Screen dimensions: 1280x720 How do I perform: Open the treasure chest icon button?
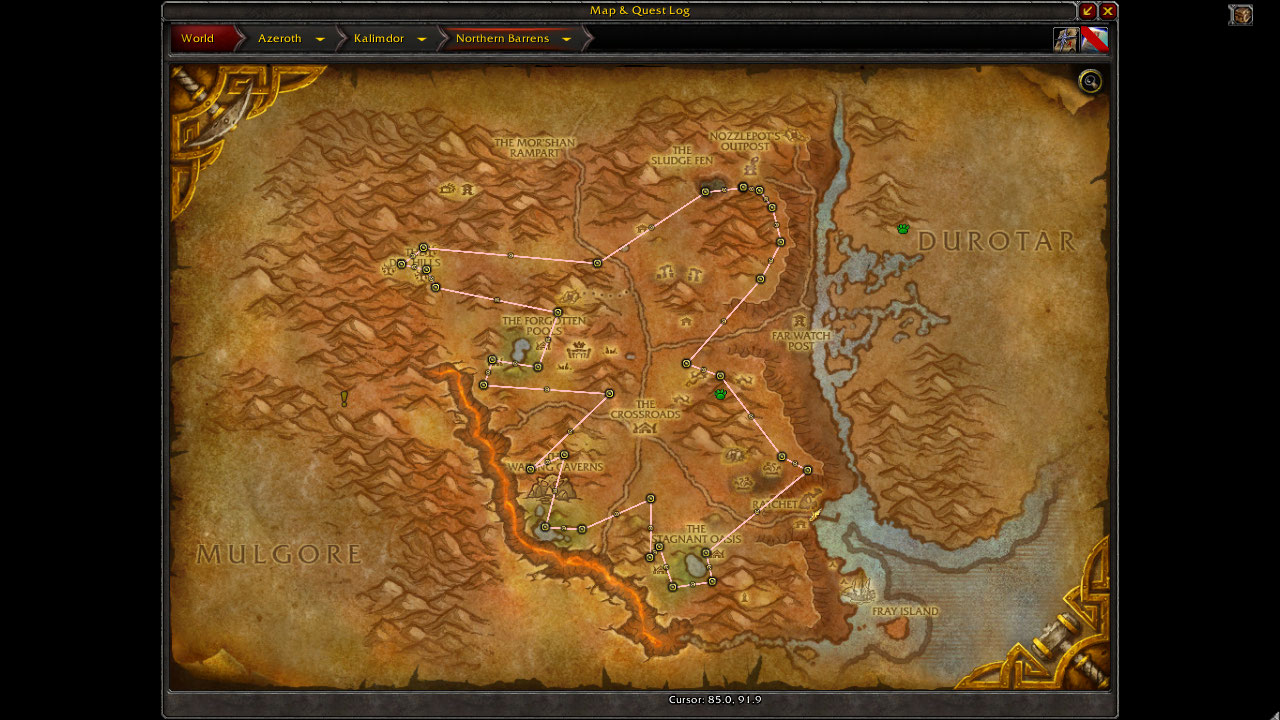1241,15
